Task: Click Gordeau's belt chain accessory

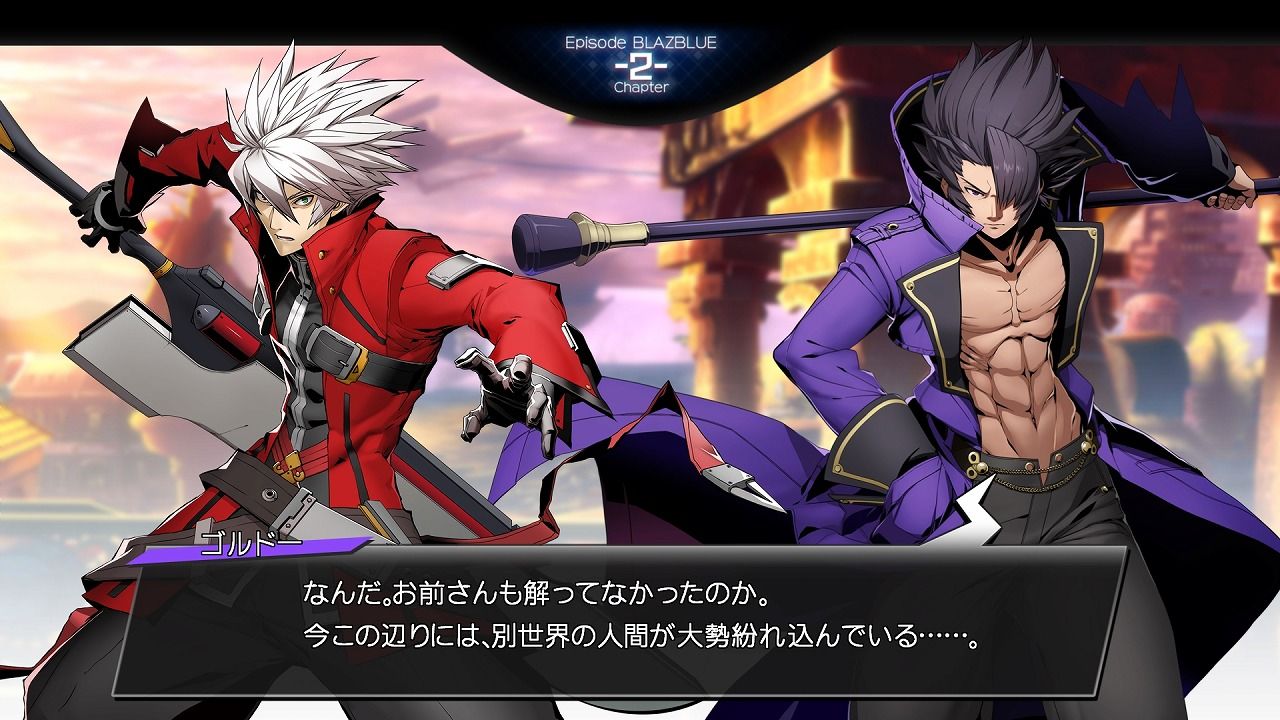Action: pyautogui.click(x=1030, y=480)
